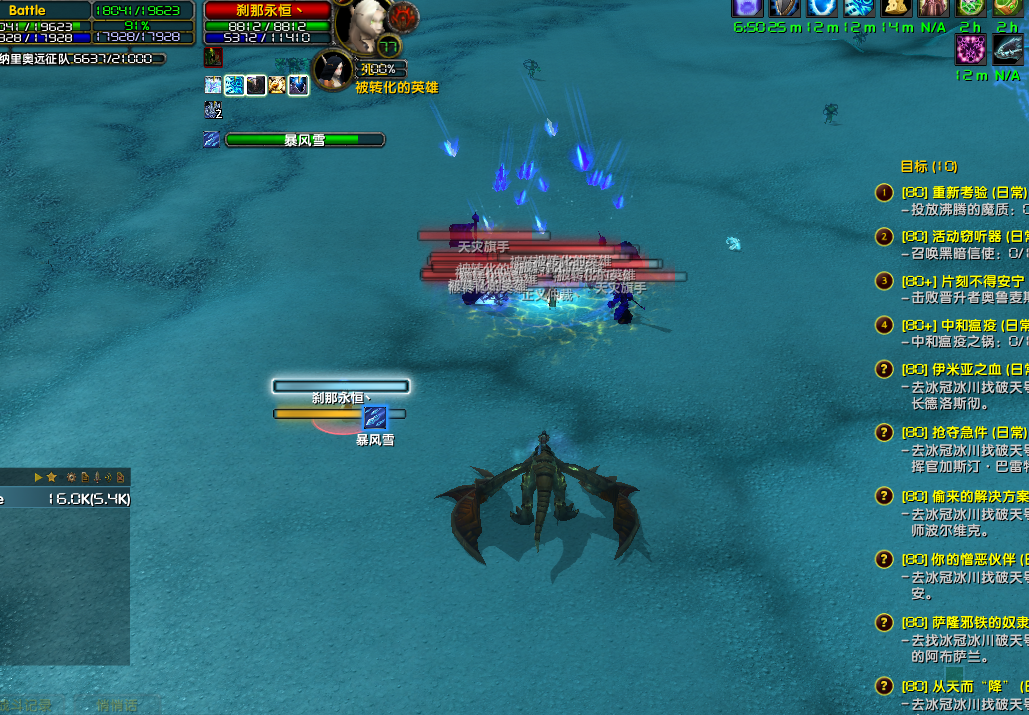
Task: Click the star icon on the damage meter
Action: tap(52, 477)
